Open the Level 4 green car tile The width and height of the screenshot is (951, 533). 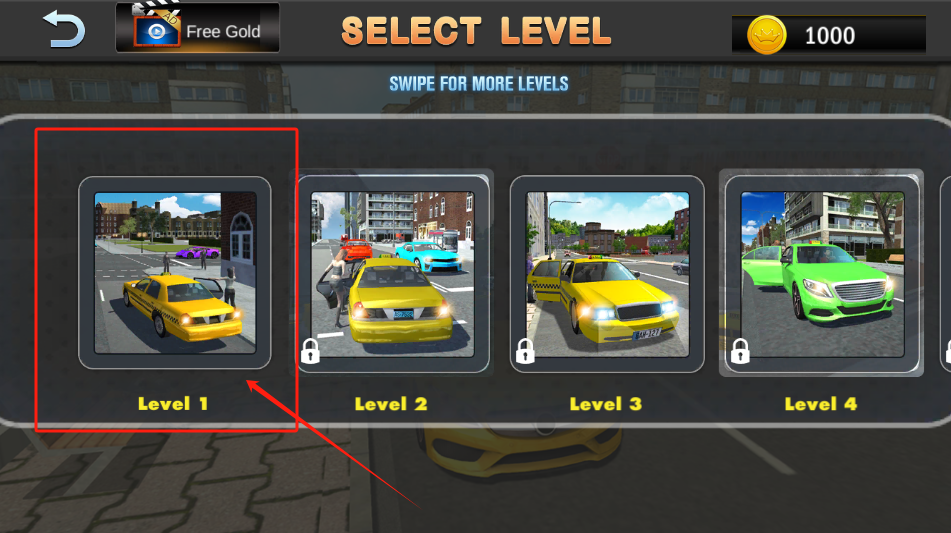822,273
